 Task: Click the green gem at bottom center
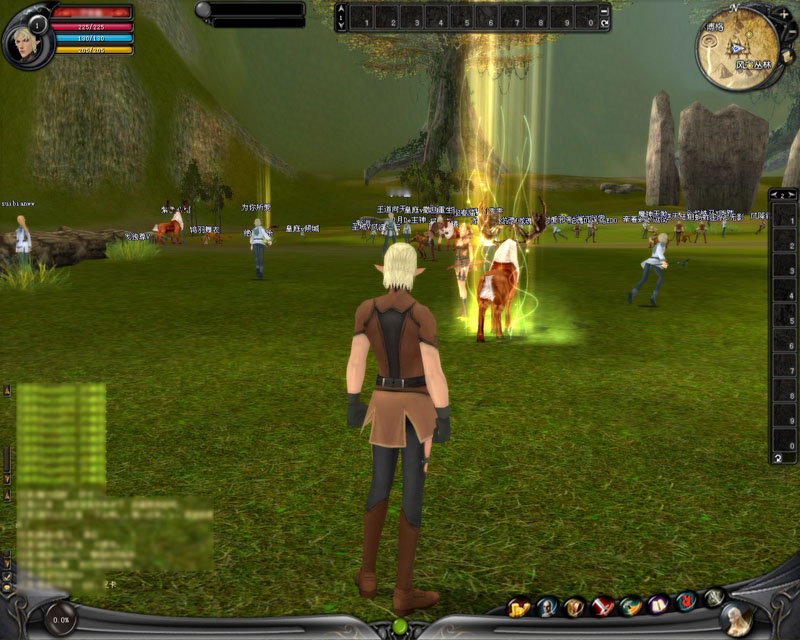point(400,627)
